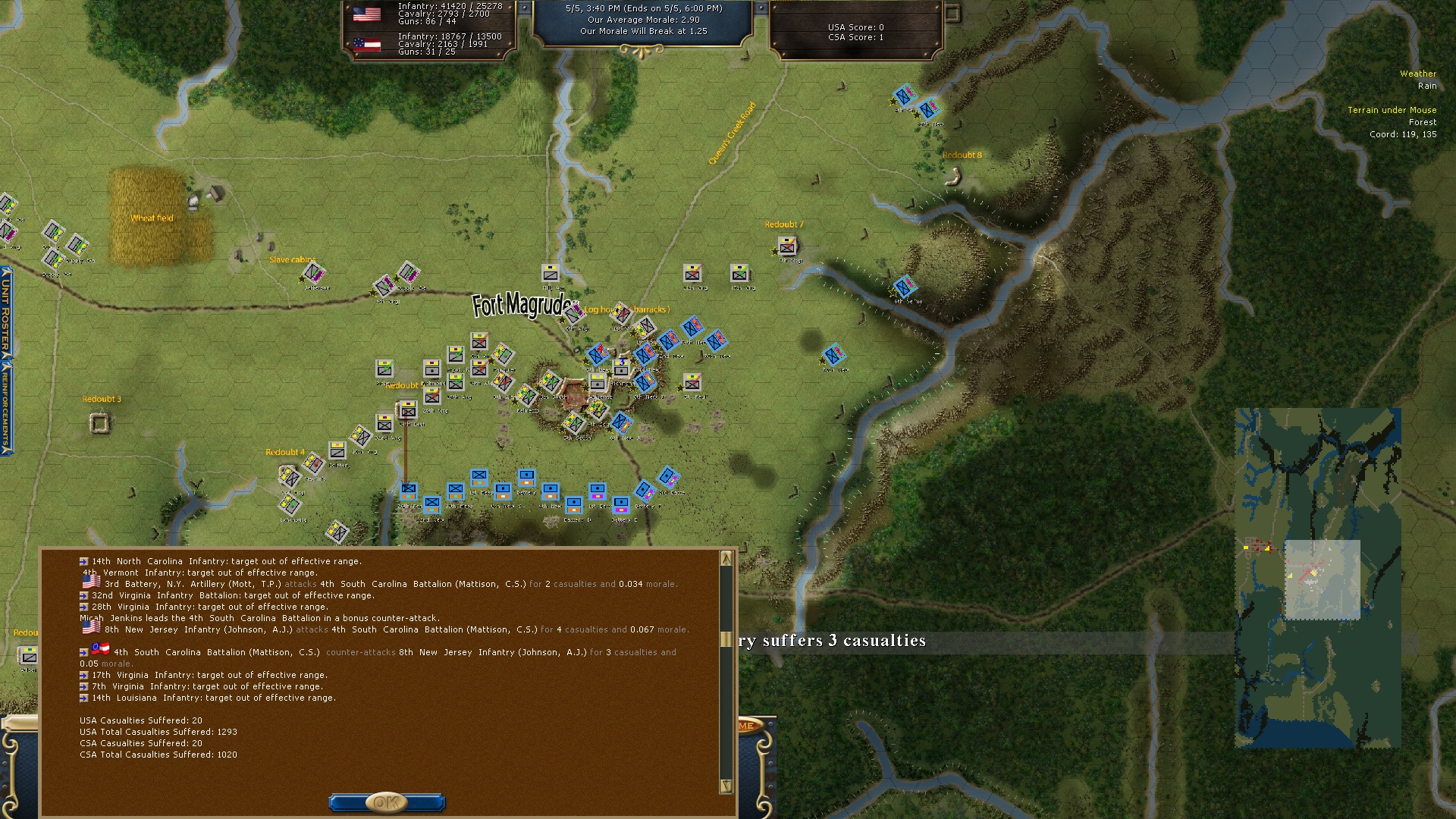
Task: Click the combat log scroll-down arrow
Action: tap(726, 786)
